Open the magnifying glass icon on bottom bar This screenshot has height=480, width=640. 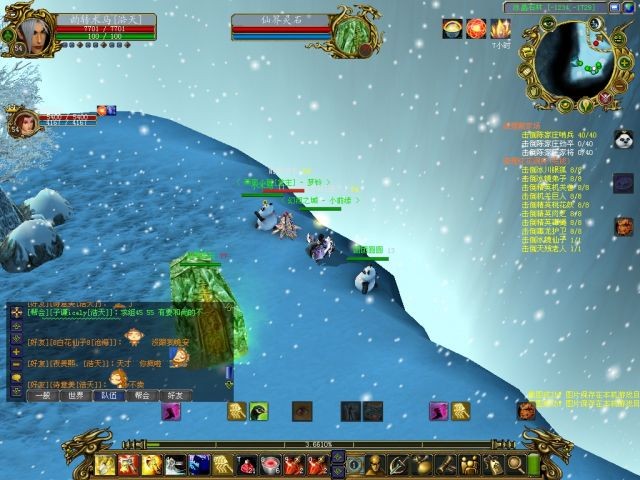pyautogui.click(x=514, y=464)
